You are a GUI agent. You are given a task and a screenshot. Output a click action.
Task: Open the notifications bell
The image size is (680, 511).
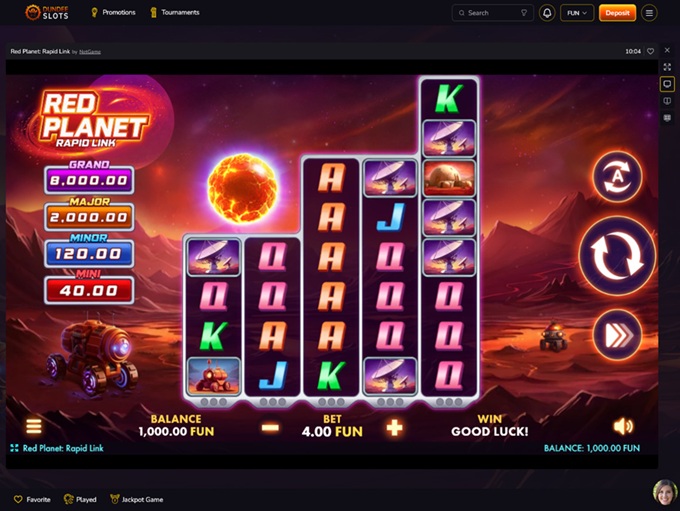coord(547,13)
